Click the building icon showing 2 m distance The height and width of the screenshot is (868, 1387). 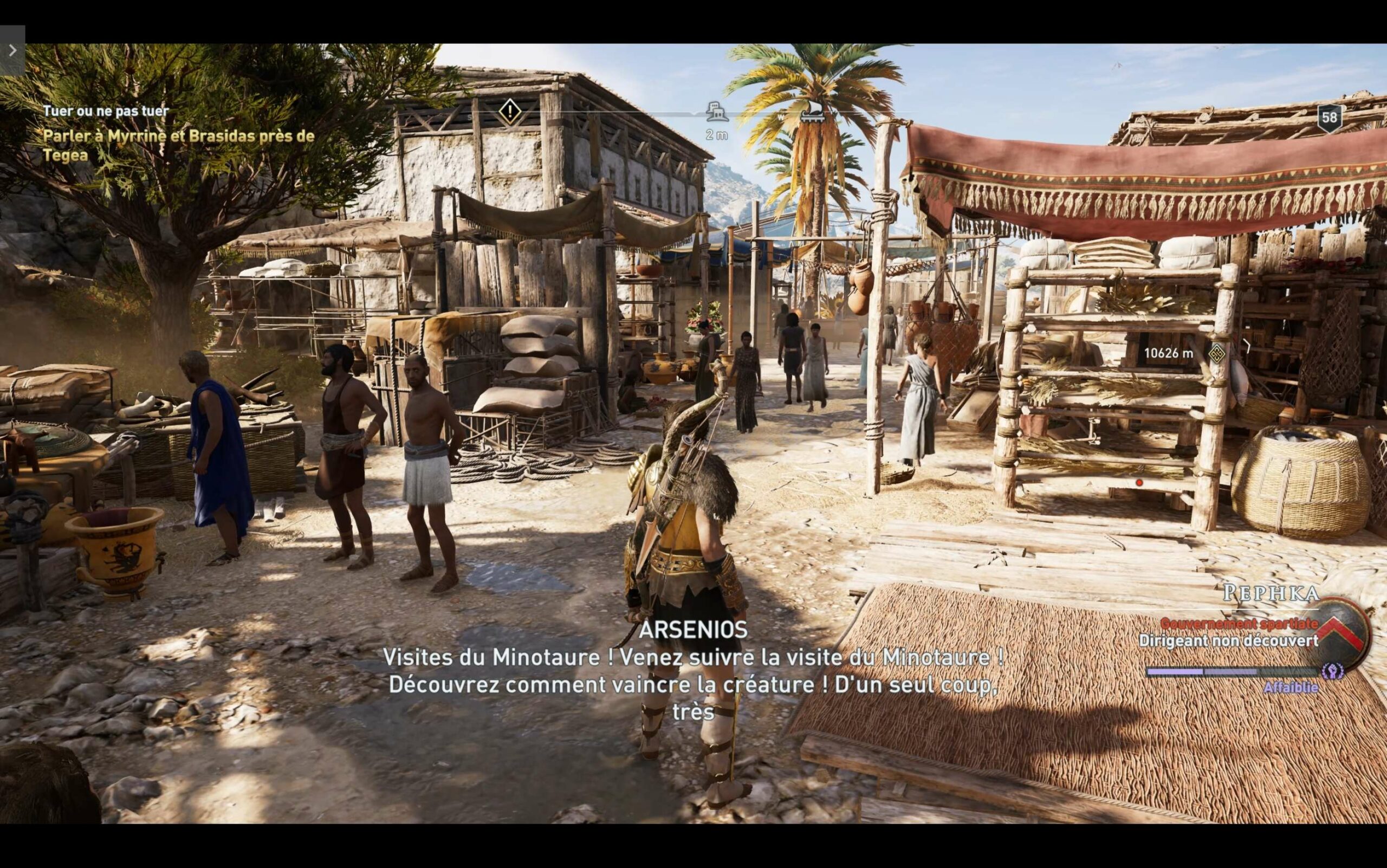[x=718, y=113]
